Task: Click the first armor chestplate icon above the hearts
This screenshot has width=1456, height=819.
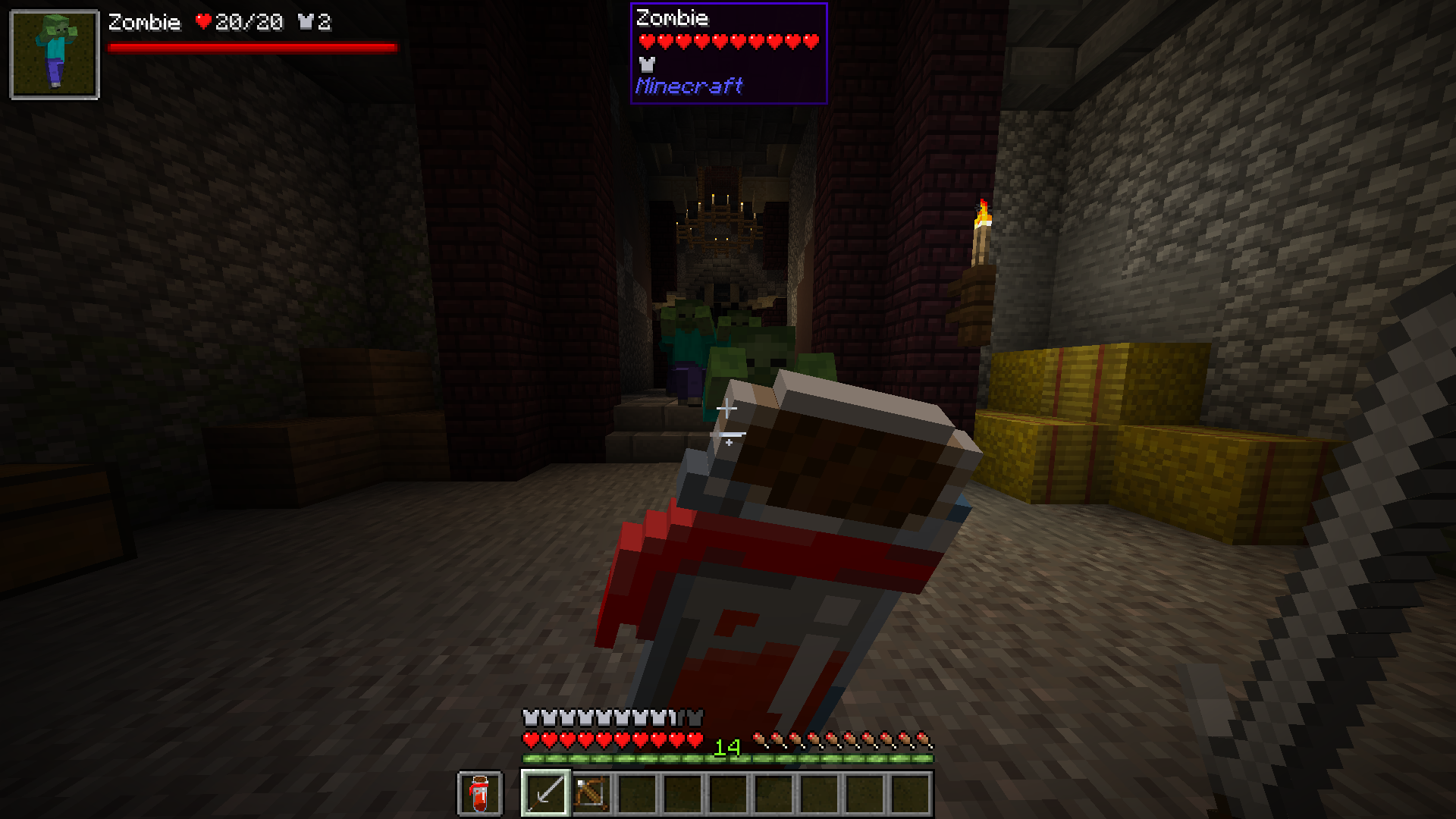Action: 529,717
